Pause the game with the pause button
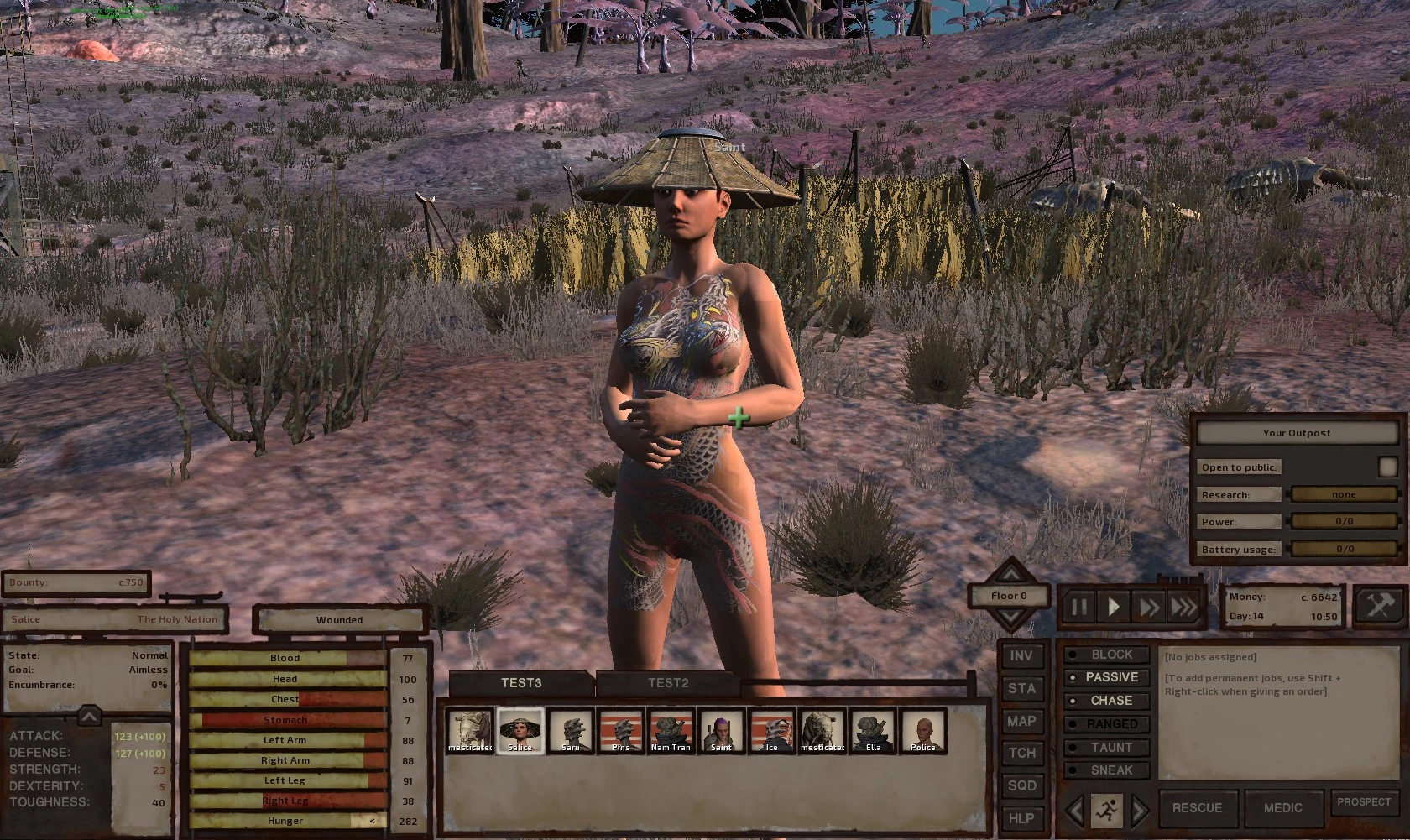The height and width of the screenshot is (840, 1410). pos(1078,607)
